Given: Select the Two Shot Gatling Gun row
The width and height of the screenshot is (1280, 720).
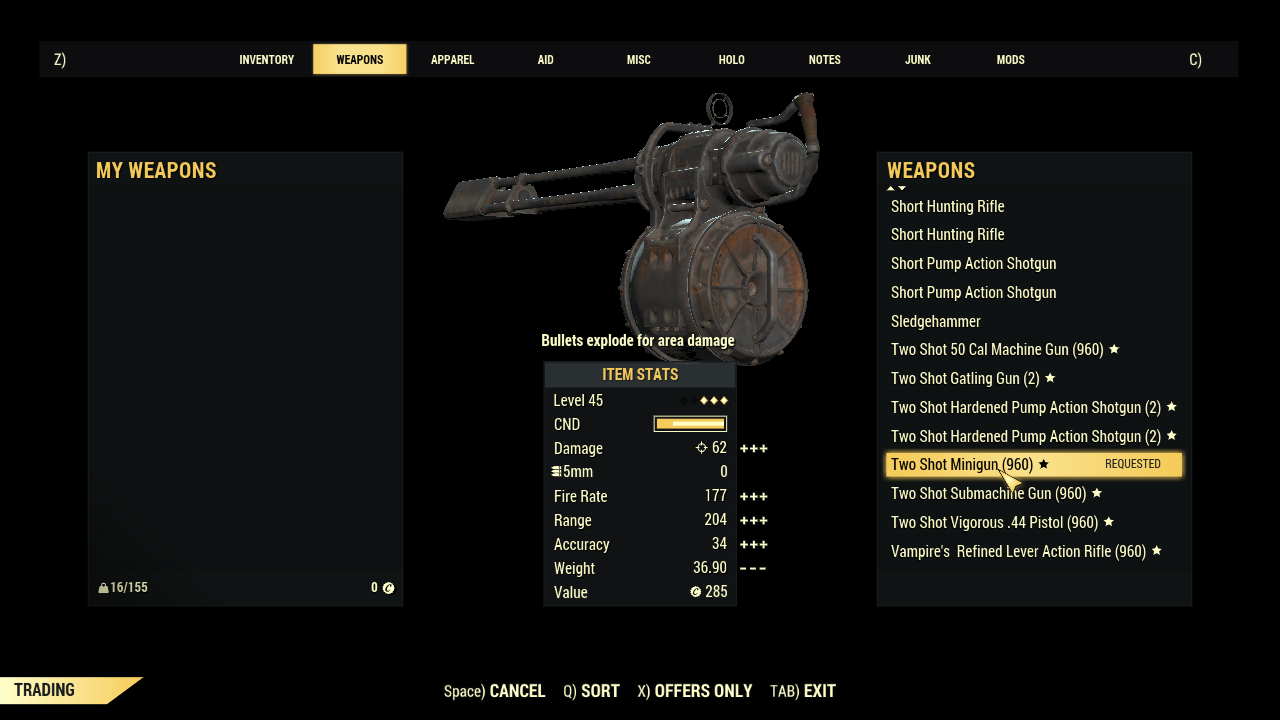Looking at the screenshot, I should [x=965, y=379].
